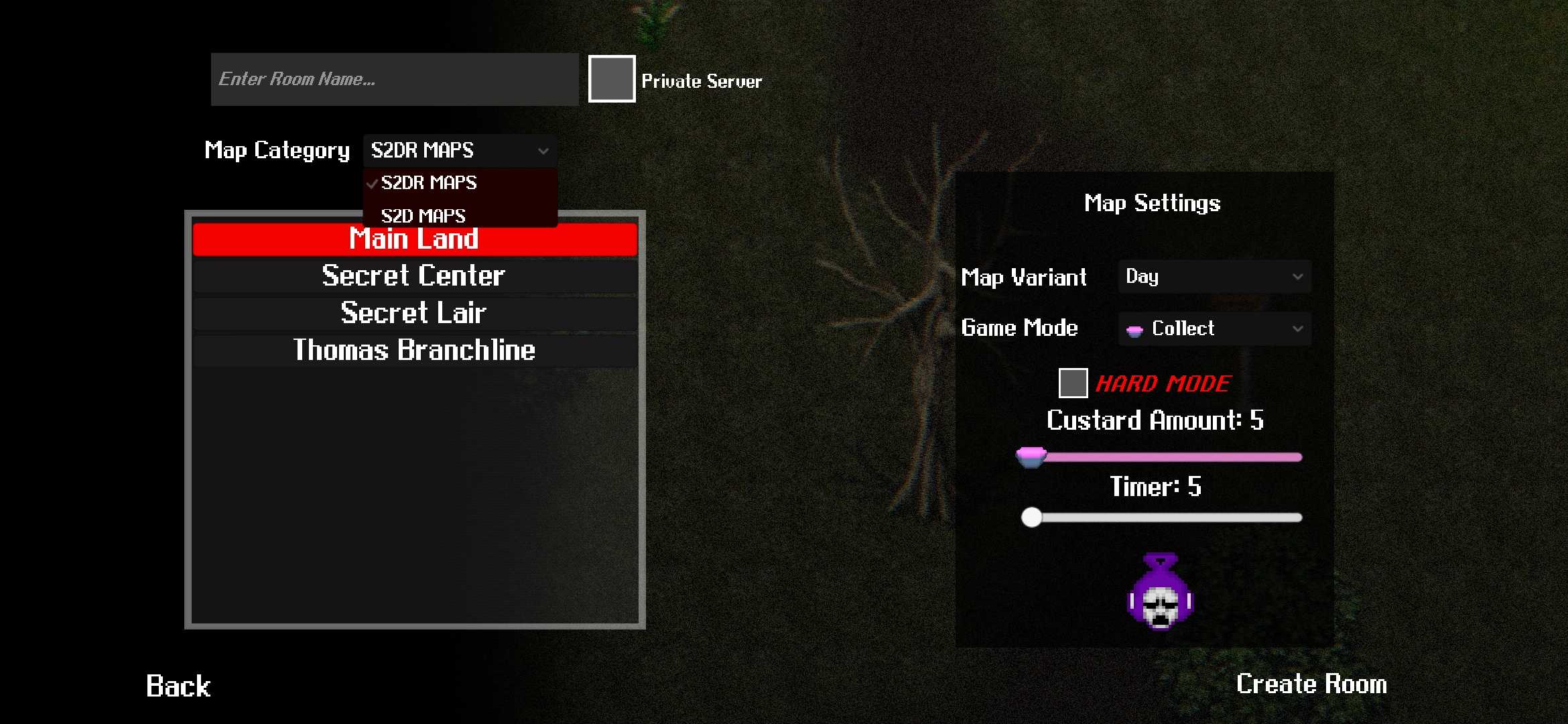Pick the Secret Center map
The image size is (1568, 724).
[x=414, y=276]
